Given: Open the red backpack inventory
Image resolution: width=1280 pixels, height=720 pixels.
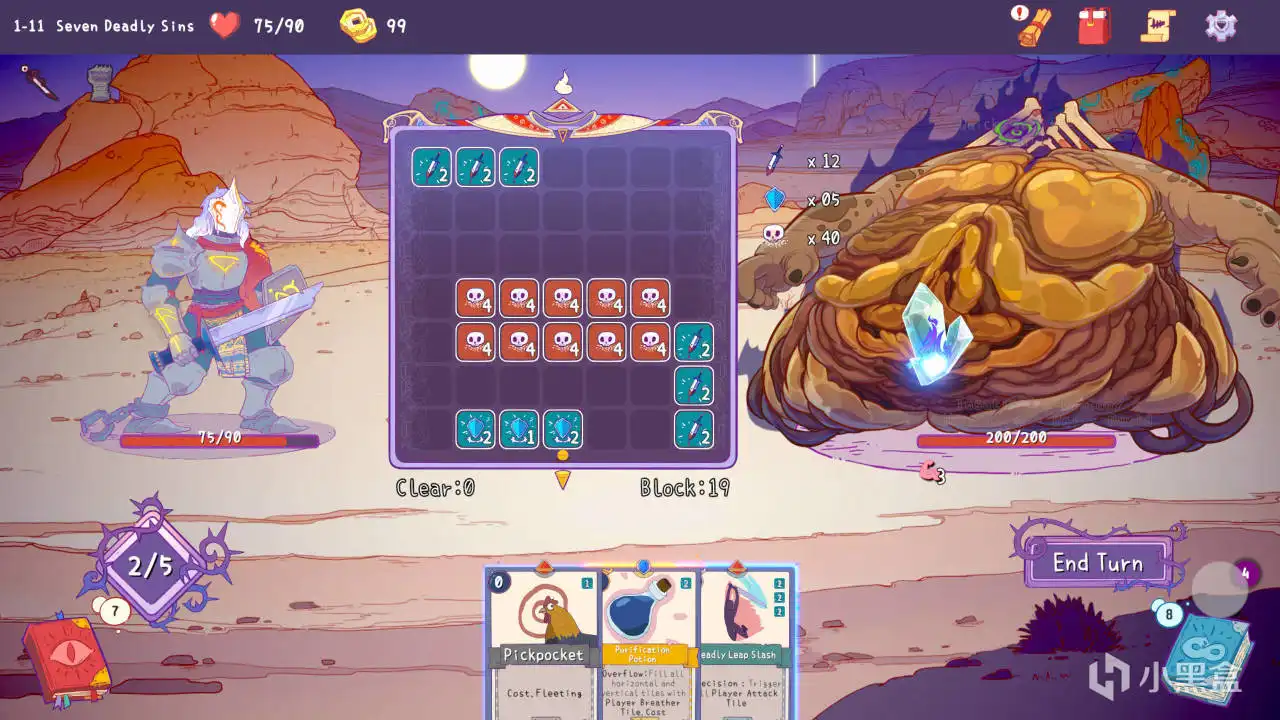Looking at the screenshot, I should coord(1095,25).
